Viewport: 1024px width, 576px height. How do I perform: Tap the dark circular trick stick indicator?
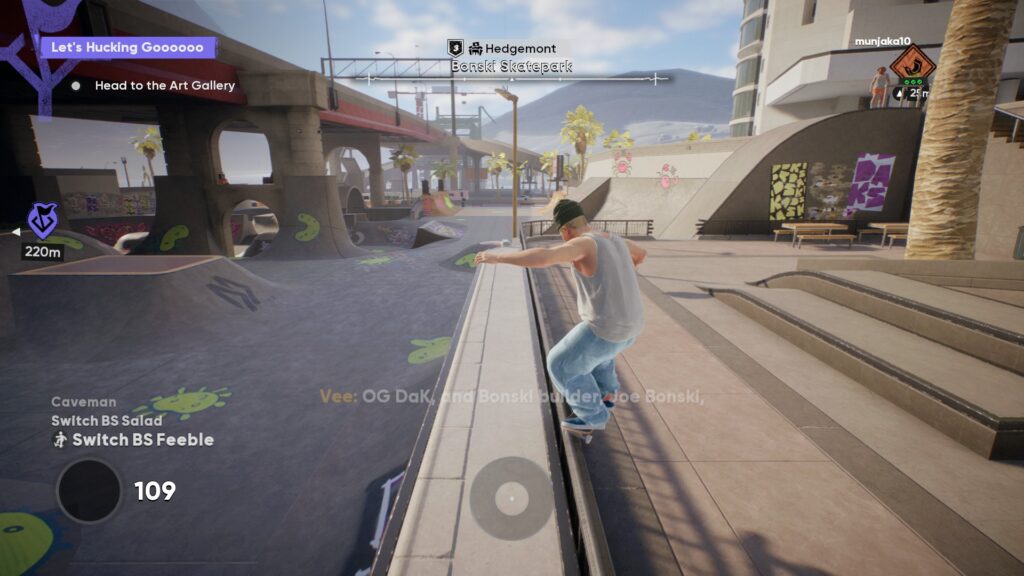pos(89,490)
